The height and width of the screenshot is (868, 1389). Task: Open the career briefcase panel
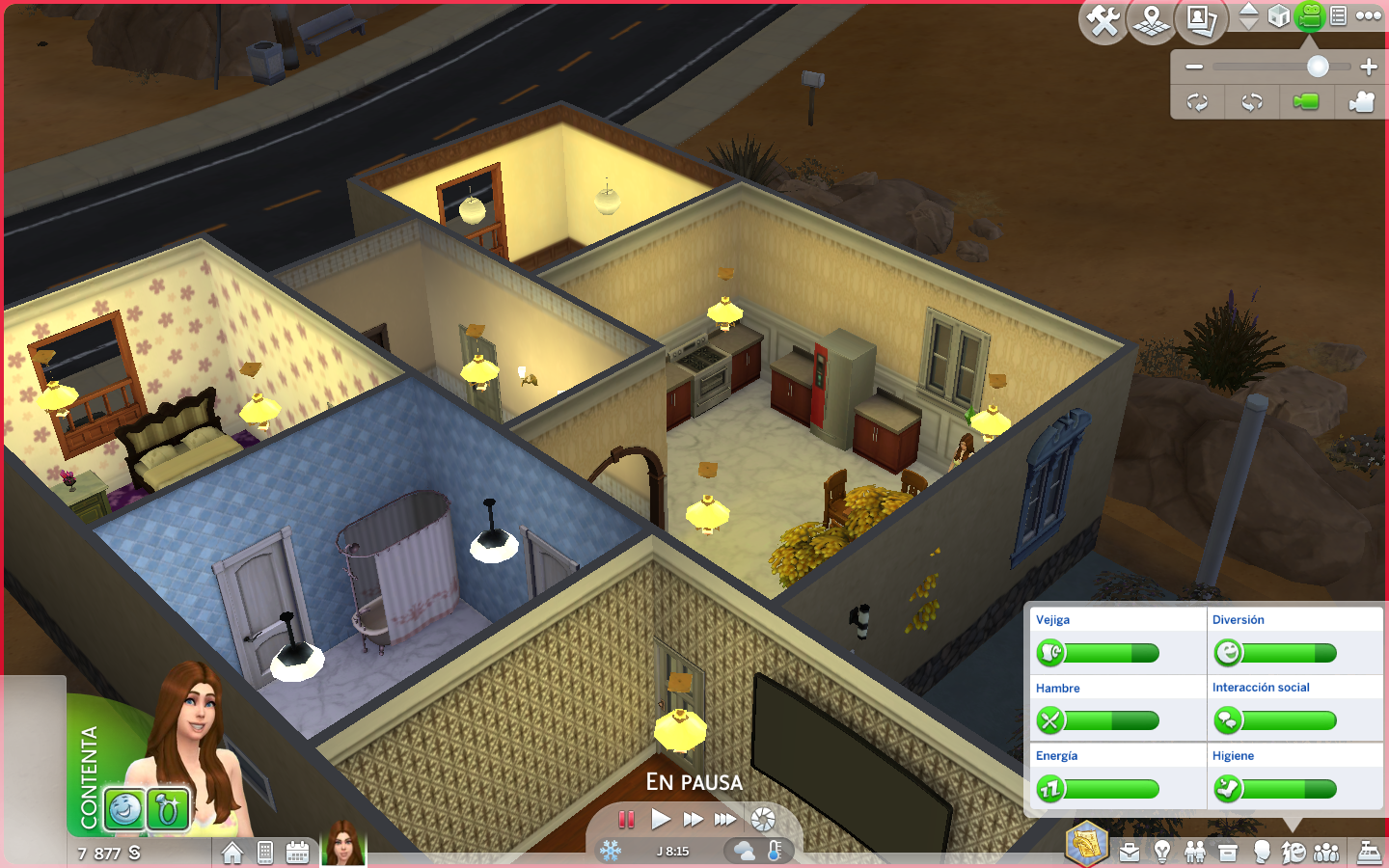click(x=1130, y=853)
